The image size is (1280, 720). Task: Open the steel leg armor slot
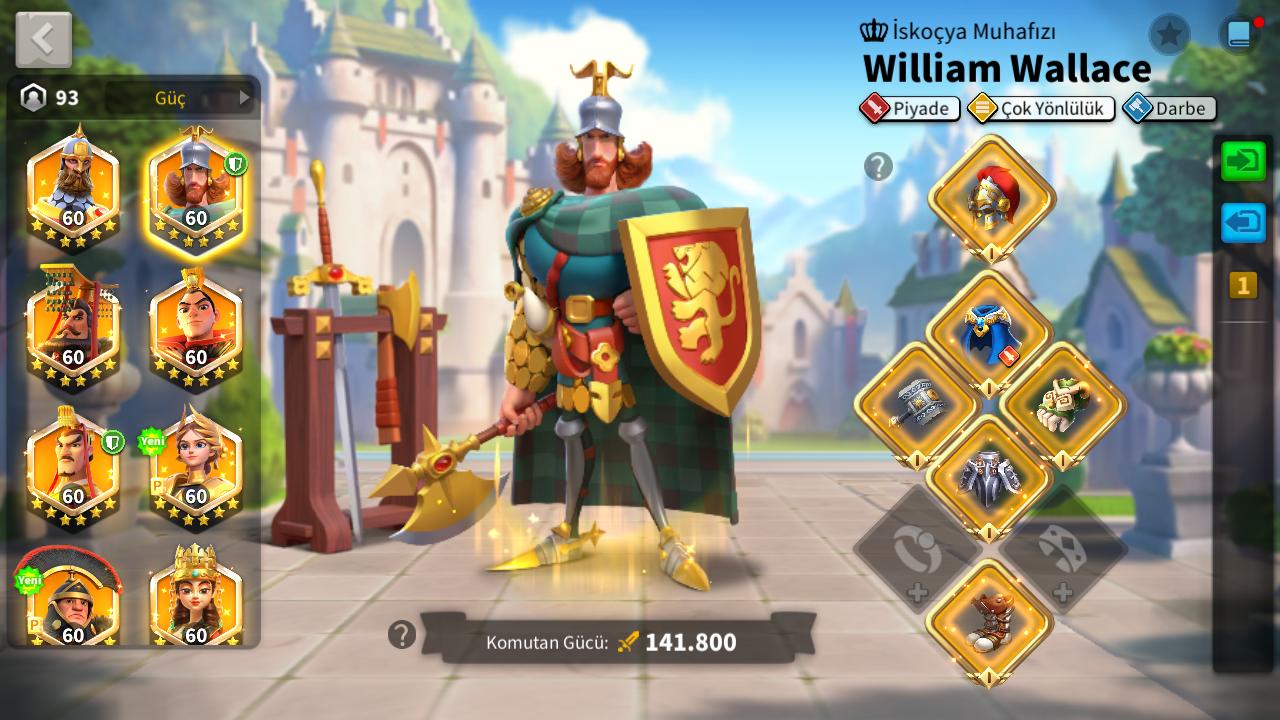pyautogui.click(x=989, y=478)
